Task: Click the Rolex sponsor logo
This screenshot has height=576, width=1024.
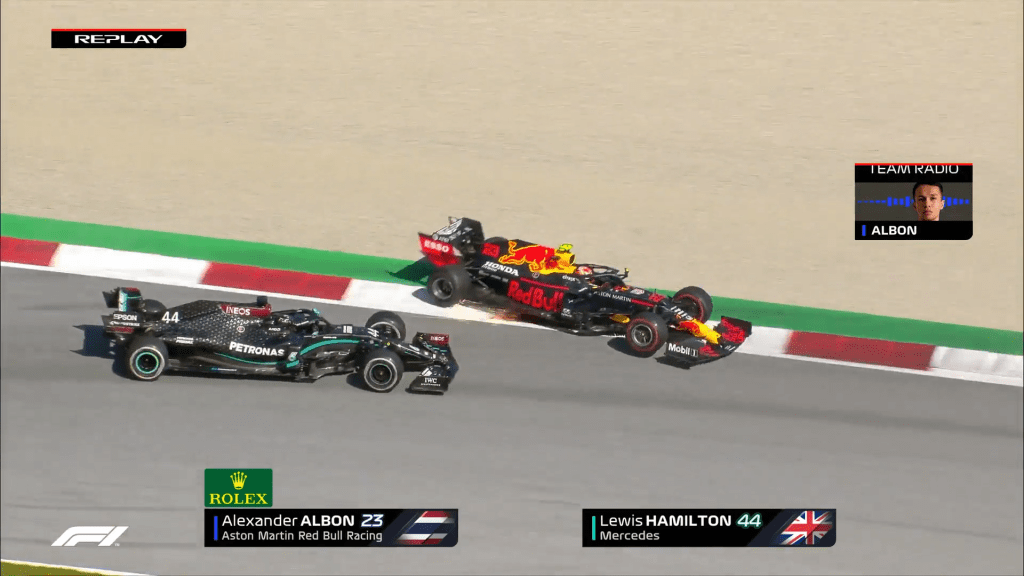Action: pos(238,488)
